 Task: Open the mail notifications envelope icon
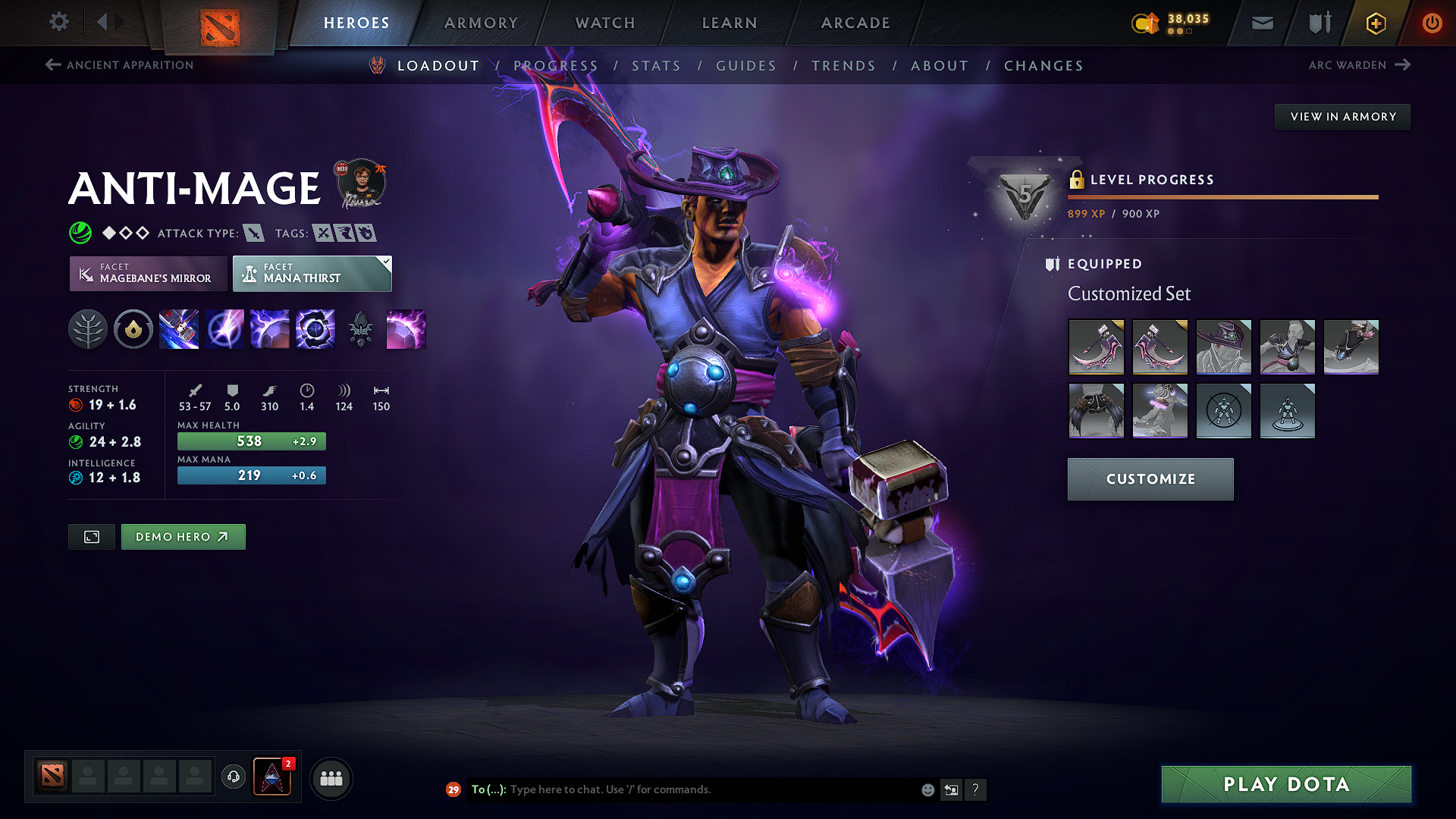pyautogui.click(x=1261, y=23)
